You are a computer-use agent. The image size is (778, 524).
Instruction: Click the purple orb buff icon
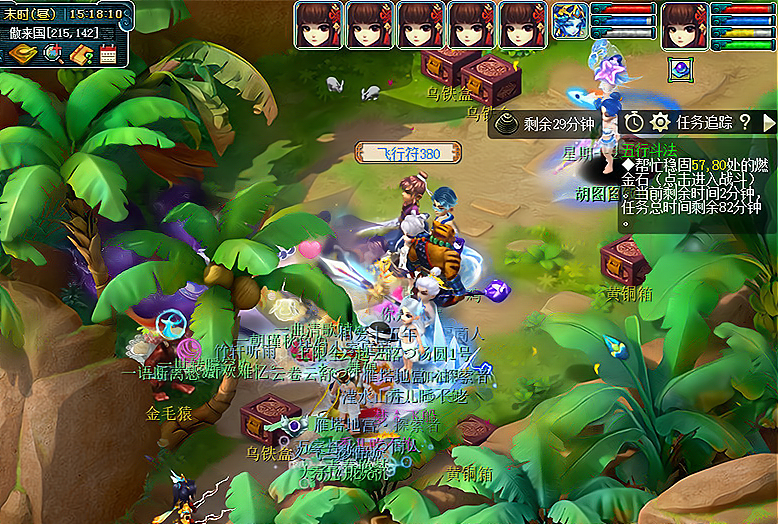[684, 69]
